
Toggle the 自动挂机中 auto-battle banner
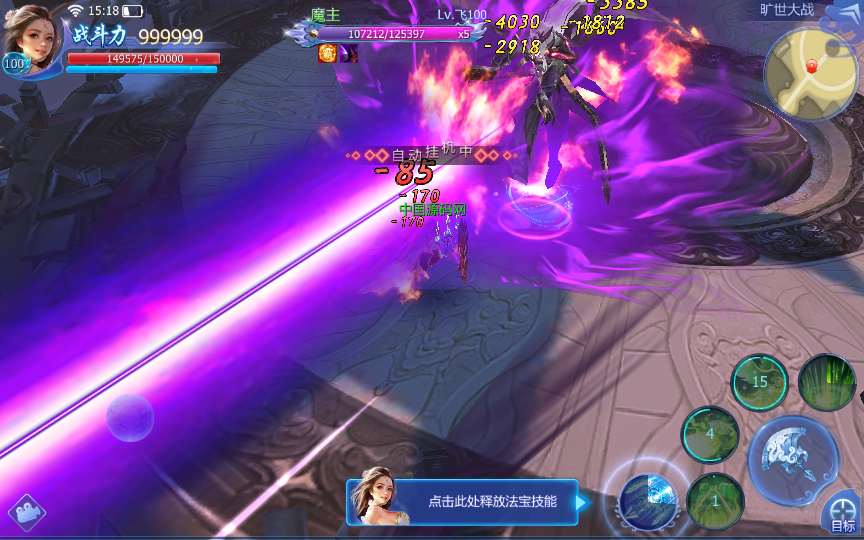coord(431,155)
